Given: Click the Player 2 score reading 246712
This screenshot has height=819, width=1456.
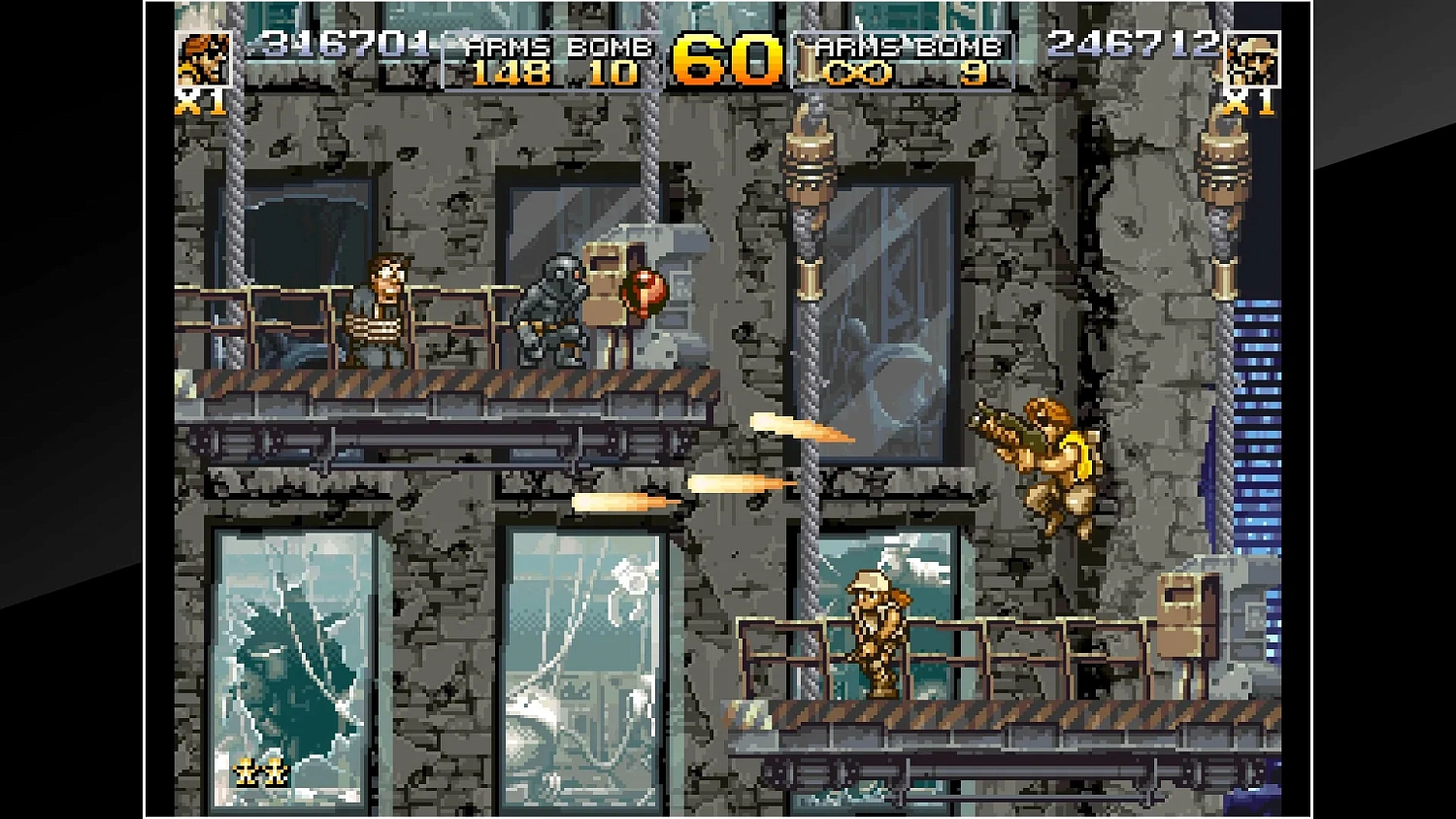Looking at the screenshot, I should click(x=1131, y=43).
